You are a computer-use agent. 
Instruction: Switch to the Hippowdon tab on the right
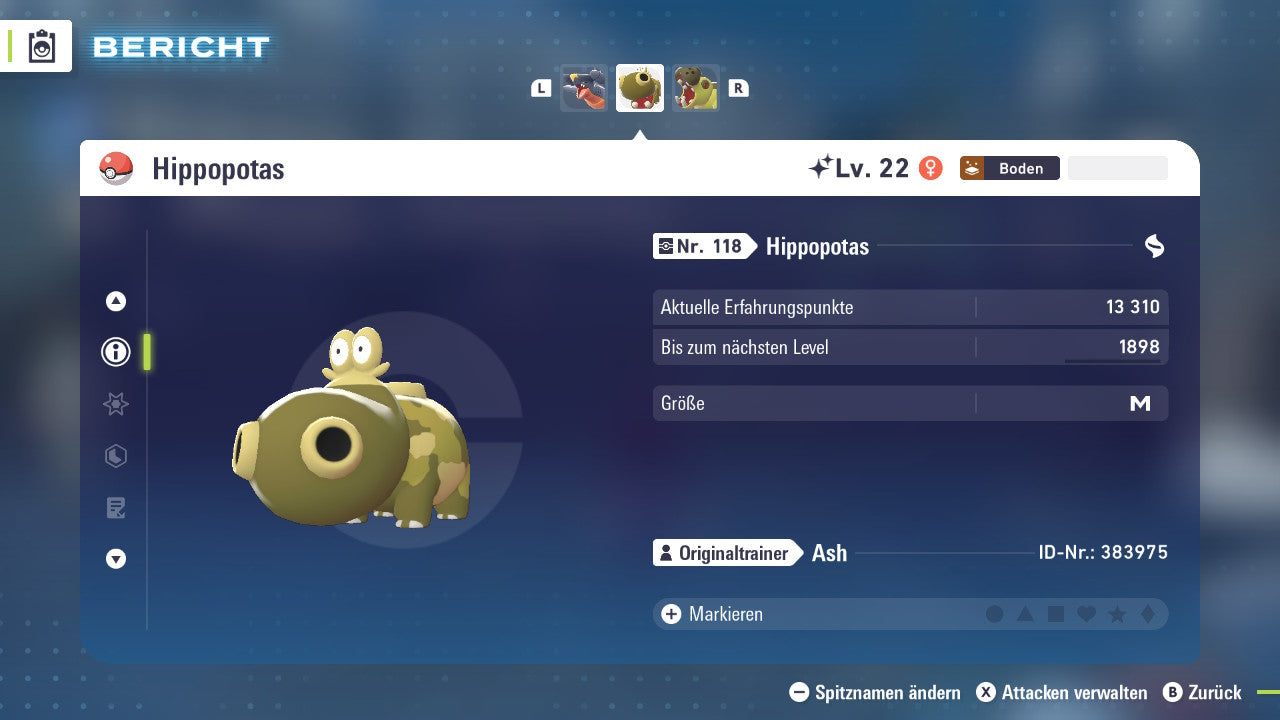696,88
